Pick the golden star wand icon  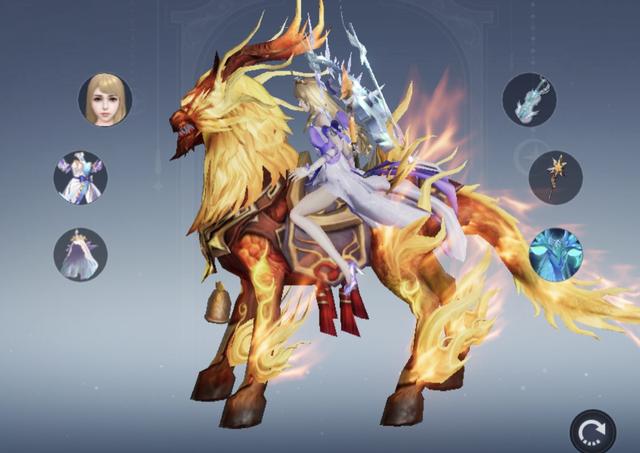pyautogui.click(x=555, y=177)
